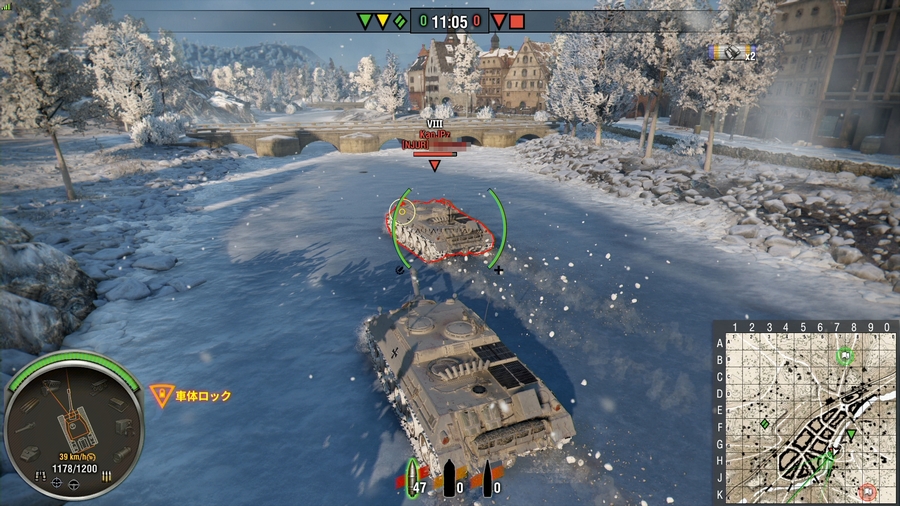Select the green triangle ally marker on minimap
This screenshot has height=506, width=900.
851,434
